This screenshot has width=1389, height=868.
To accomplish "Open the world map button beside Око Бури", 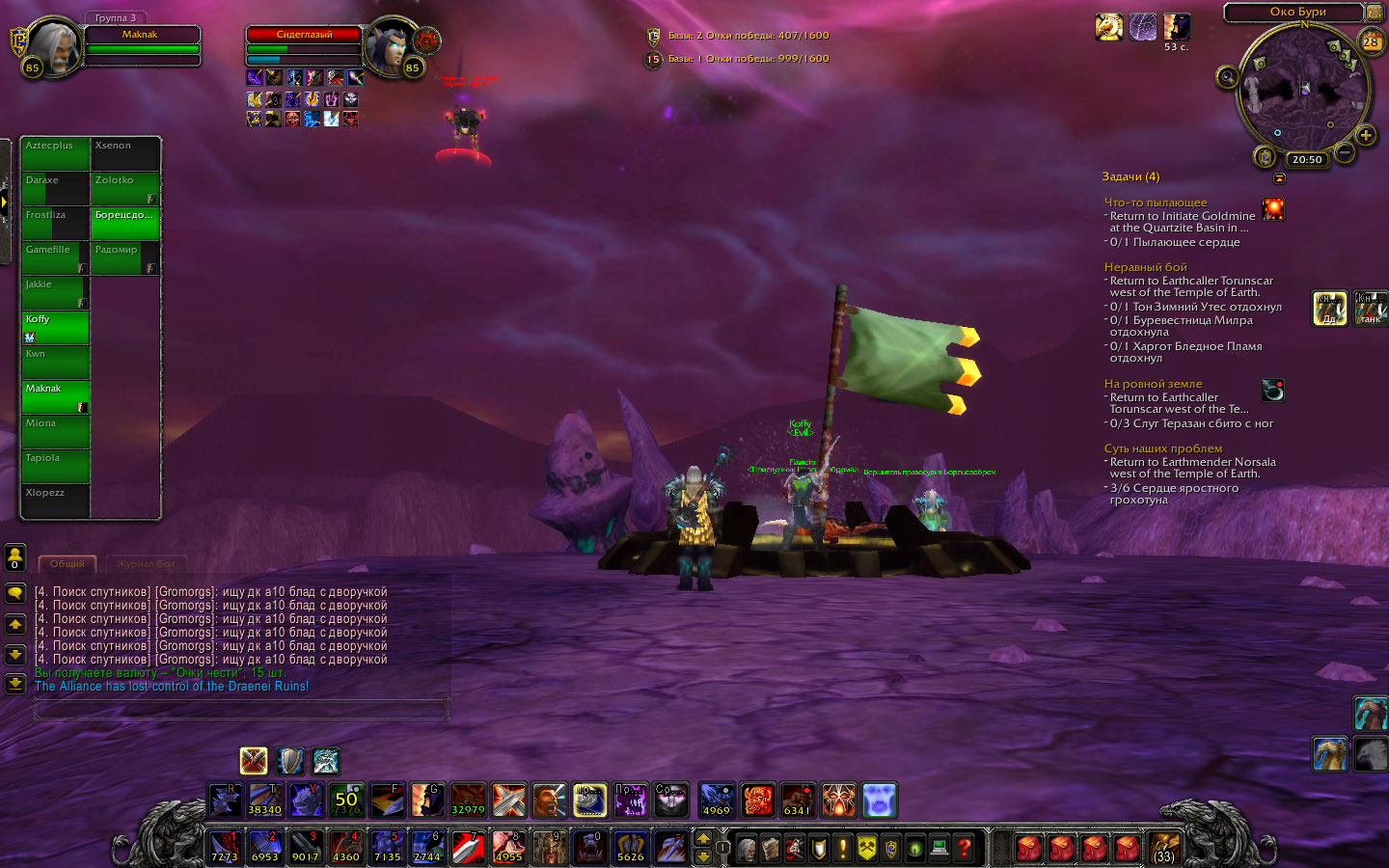I will pyautogui.click(x=1375, y=13).
